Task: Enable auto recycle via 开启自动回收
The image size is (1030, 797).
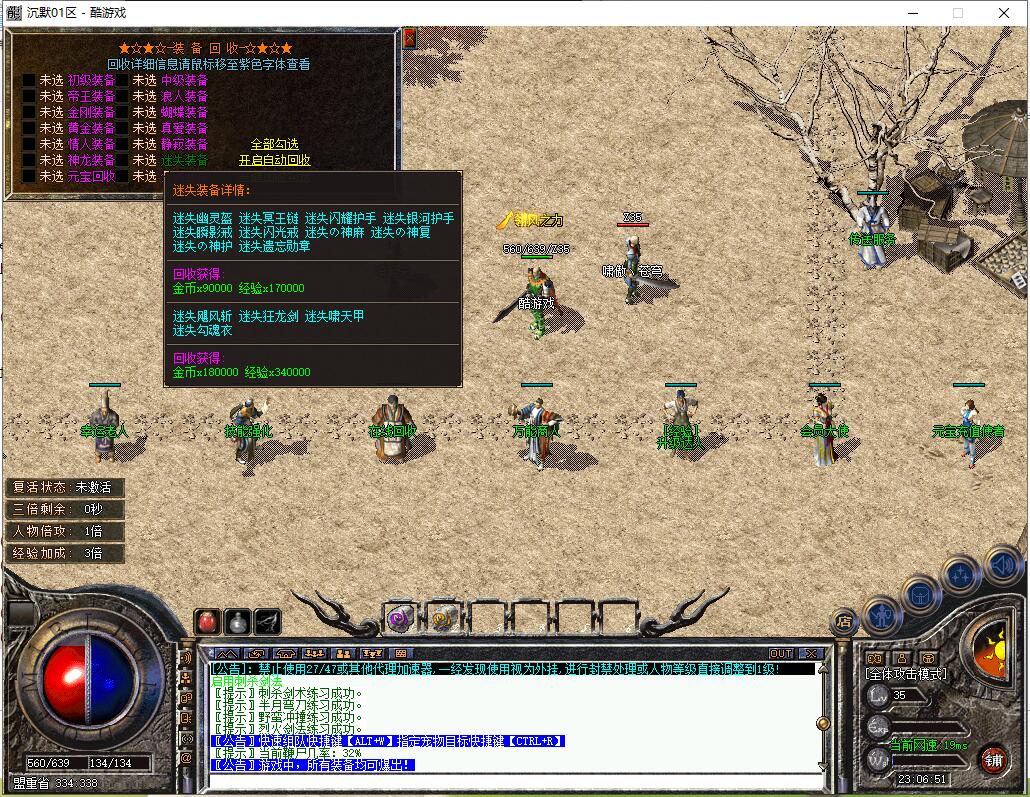Action: (274, 160)
